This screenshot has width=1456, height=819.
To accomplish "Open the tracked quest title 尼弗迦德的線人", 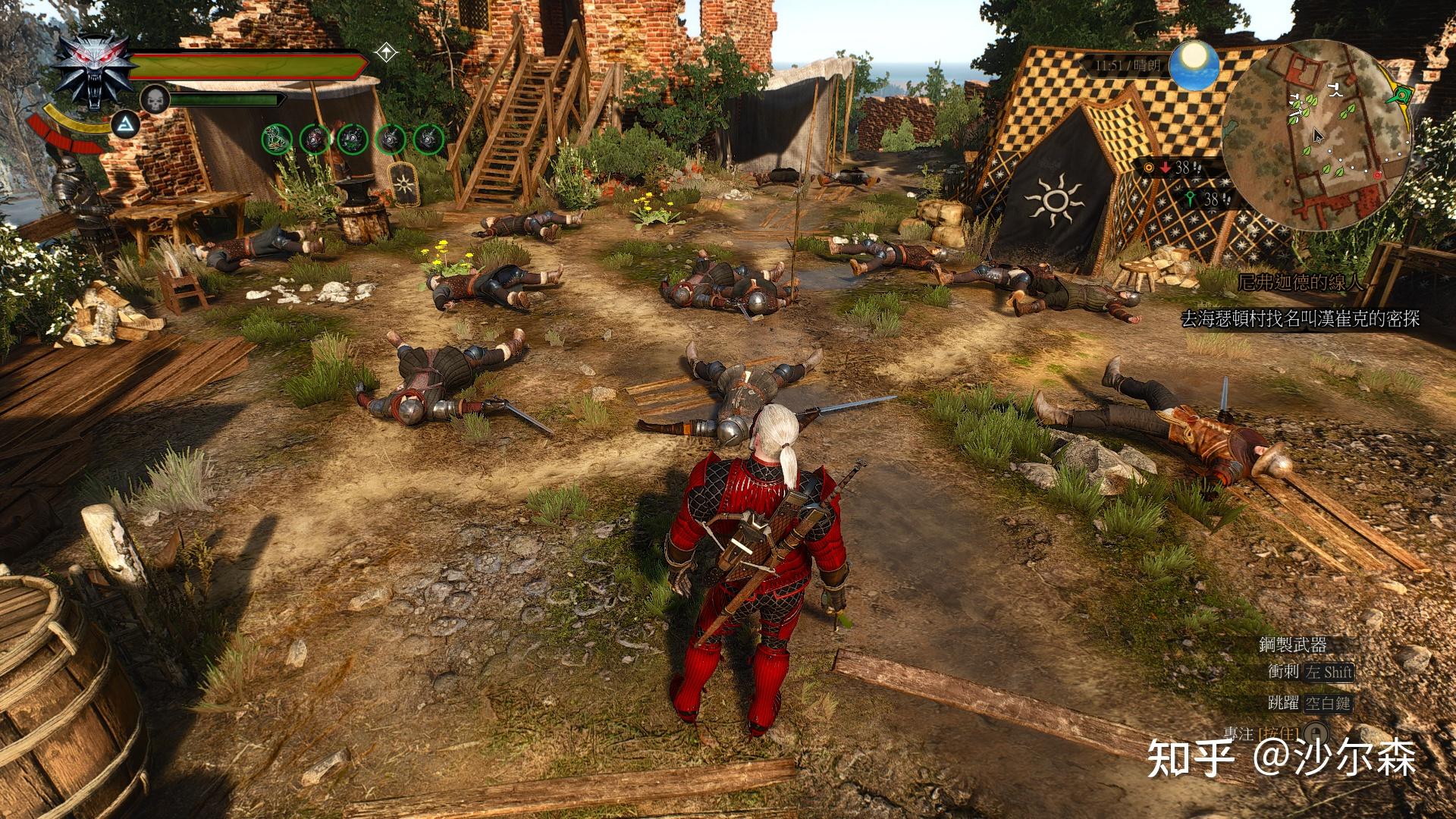I will click(x=1301, y=283).
